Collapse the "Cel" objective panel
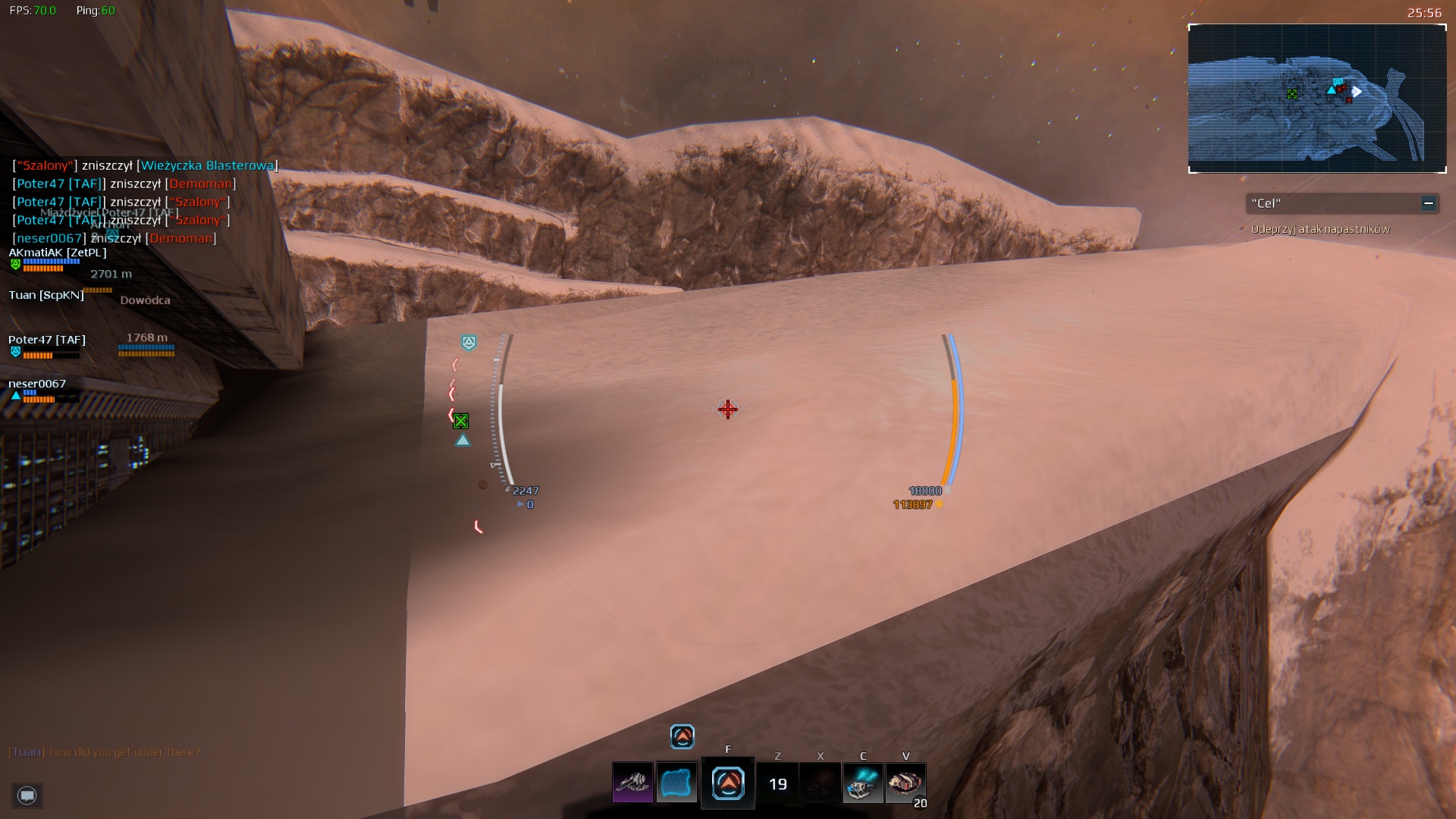1456x819 pixels. pyautogui.click(x=1428, y=203)
